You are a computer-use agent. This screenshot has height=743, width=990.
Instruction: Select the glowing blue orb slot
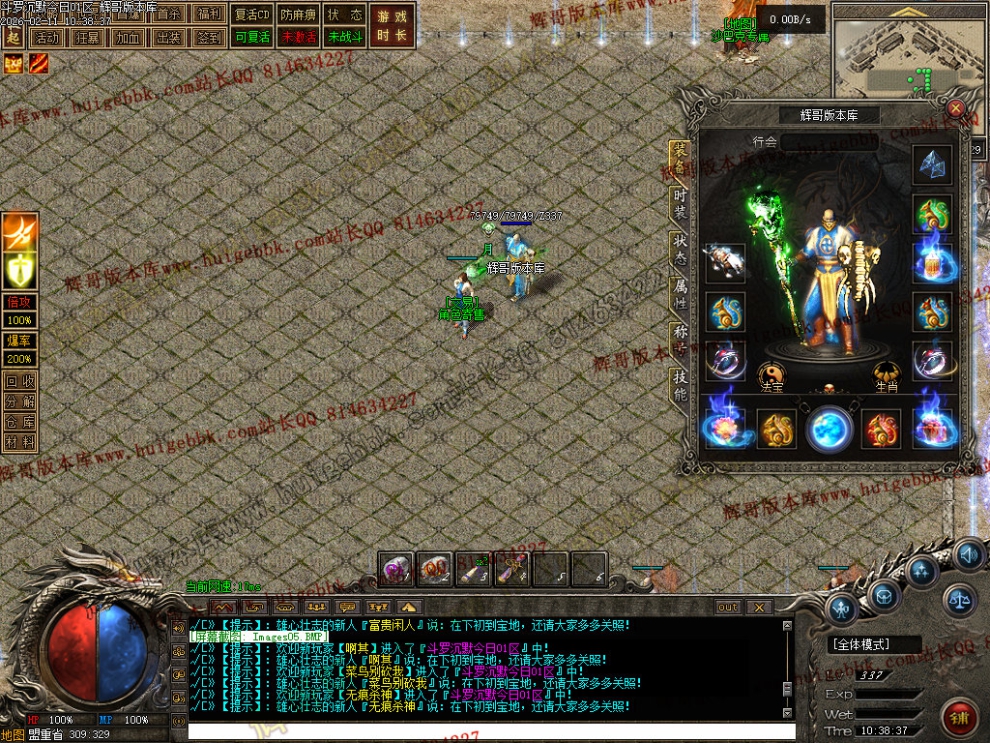click(x=829, y=429)
